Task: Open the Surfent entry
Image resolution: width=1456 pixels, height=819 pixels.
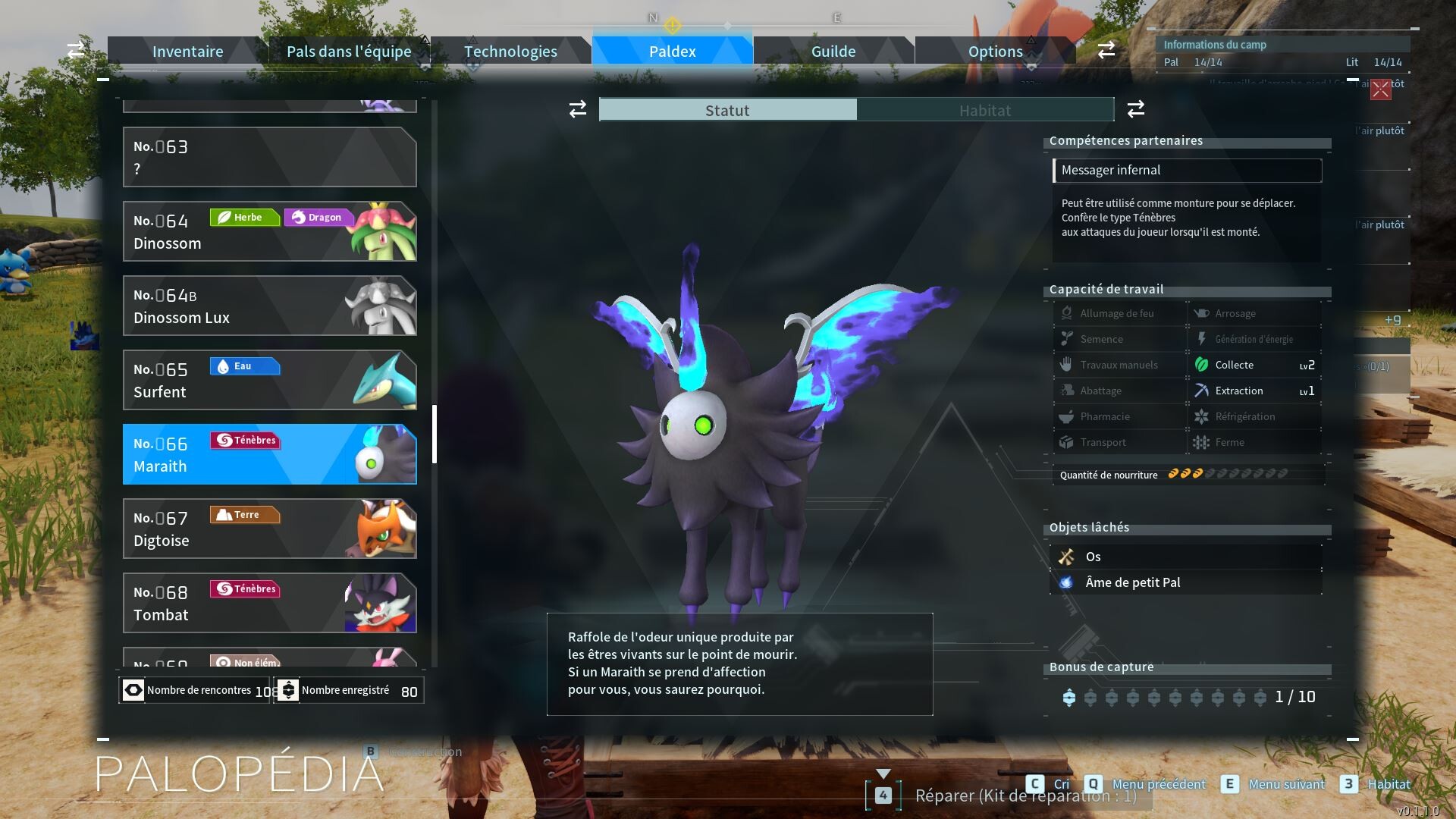Action: [x=269, y=380]
